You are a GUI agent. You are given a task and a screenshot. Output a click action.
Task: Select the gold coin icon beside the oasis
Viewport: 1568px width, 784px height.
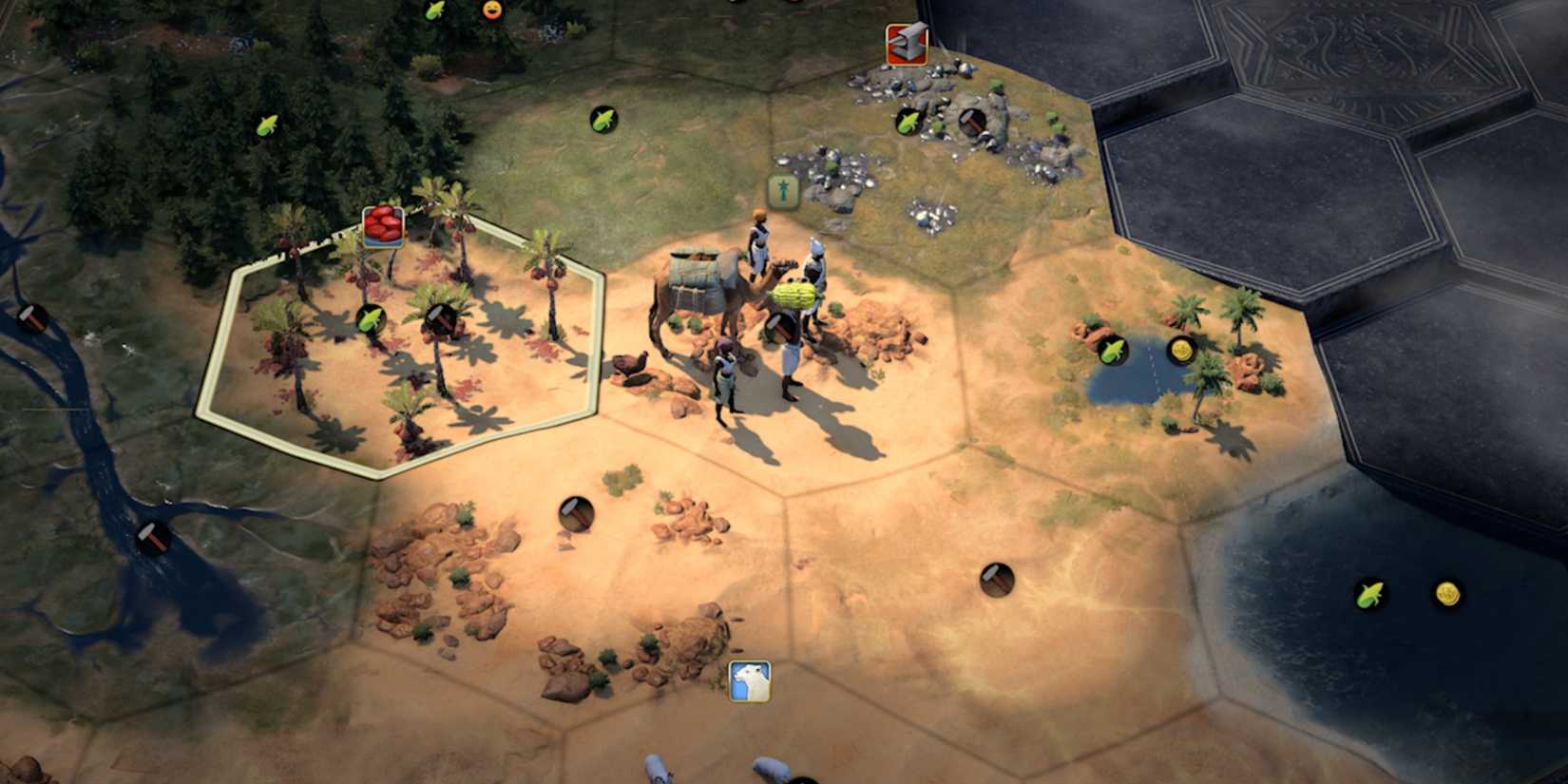[x=1181, y=350]
